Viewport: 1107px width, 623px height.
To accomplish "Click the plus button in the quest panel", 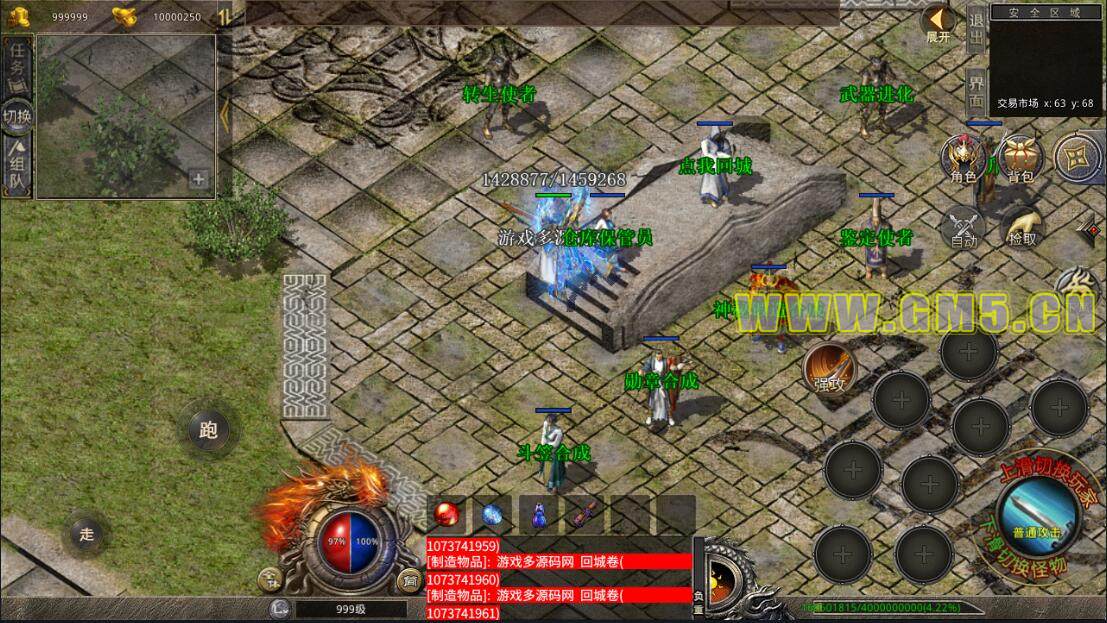I will coord(199,179).
